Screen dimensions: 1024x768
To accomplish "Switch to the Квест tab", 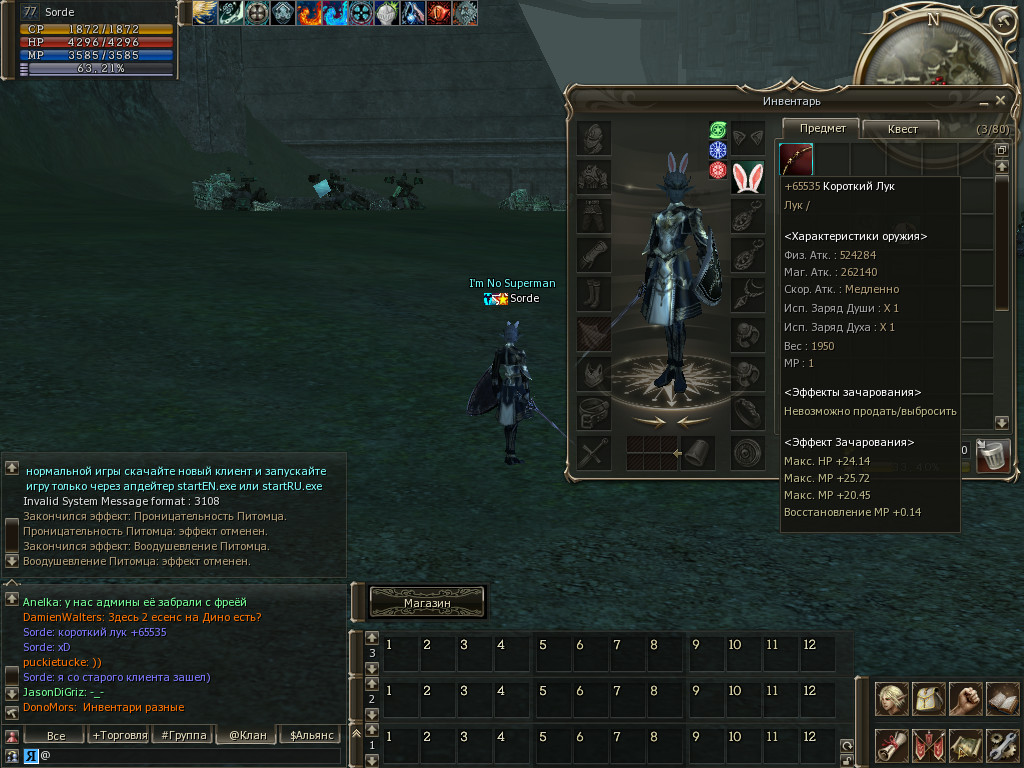I will pos(901,129).
